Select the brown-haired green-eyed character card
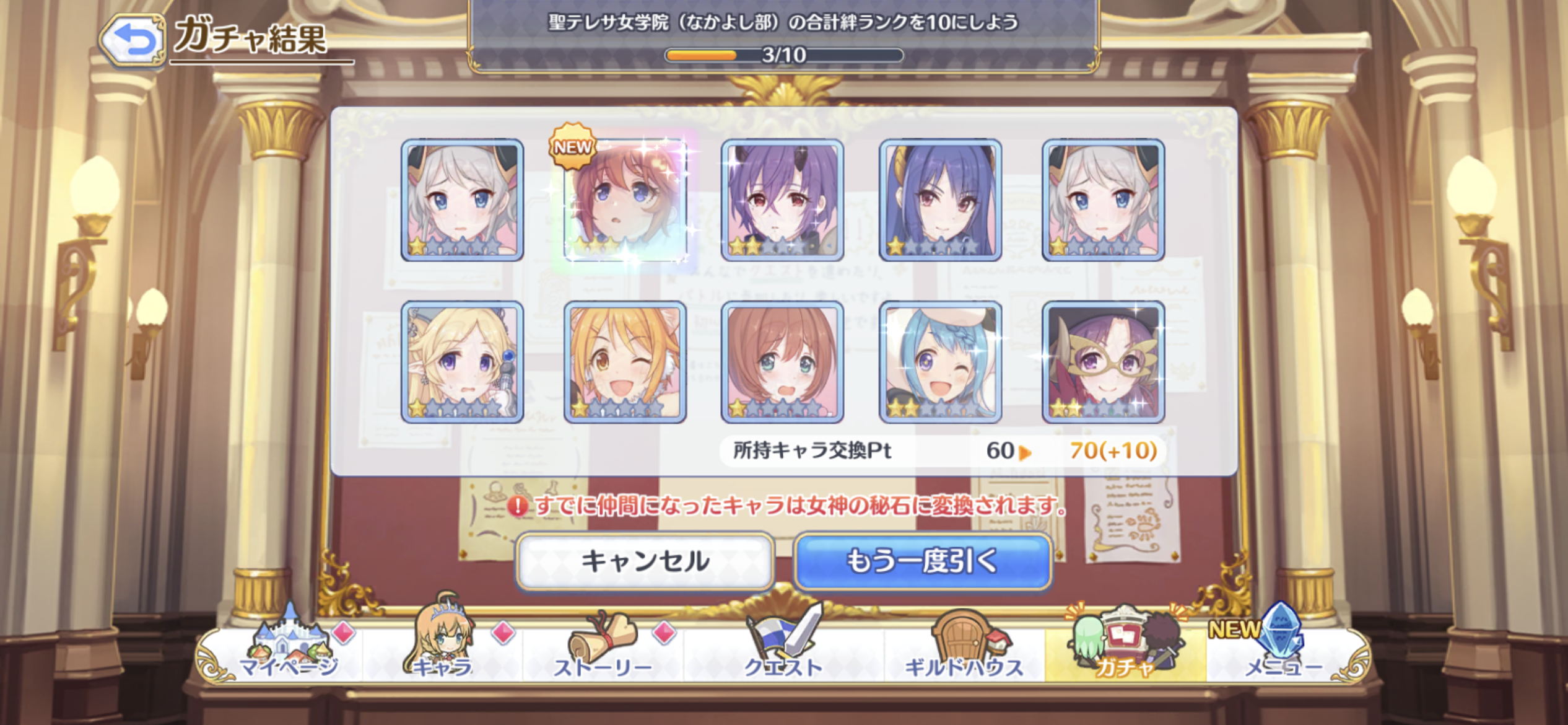This screenshot has height=725, width=1568. [782, 362]
